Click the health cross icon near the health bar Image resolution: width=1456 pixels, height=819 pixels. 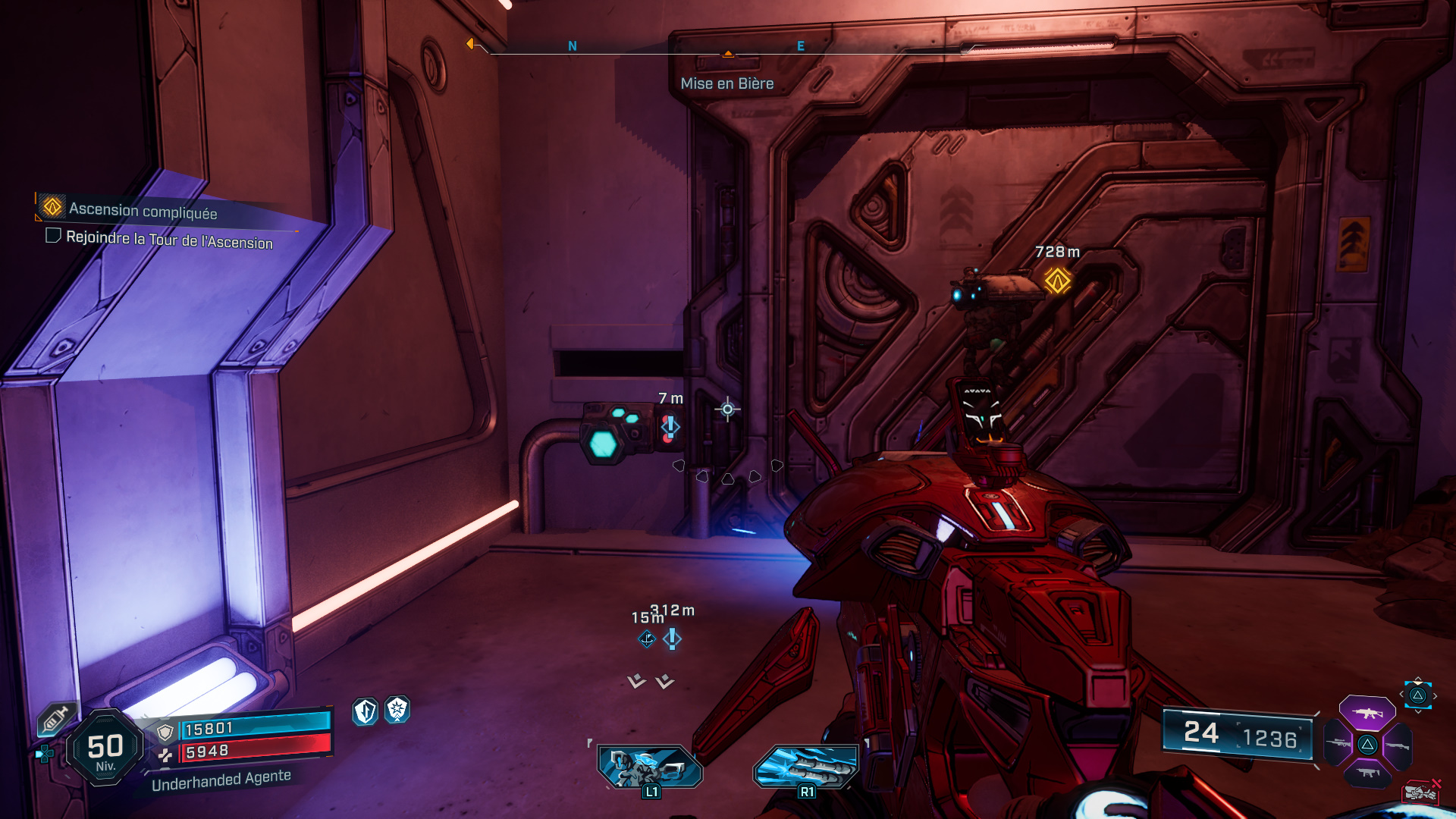(x=167, y=755)
